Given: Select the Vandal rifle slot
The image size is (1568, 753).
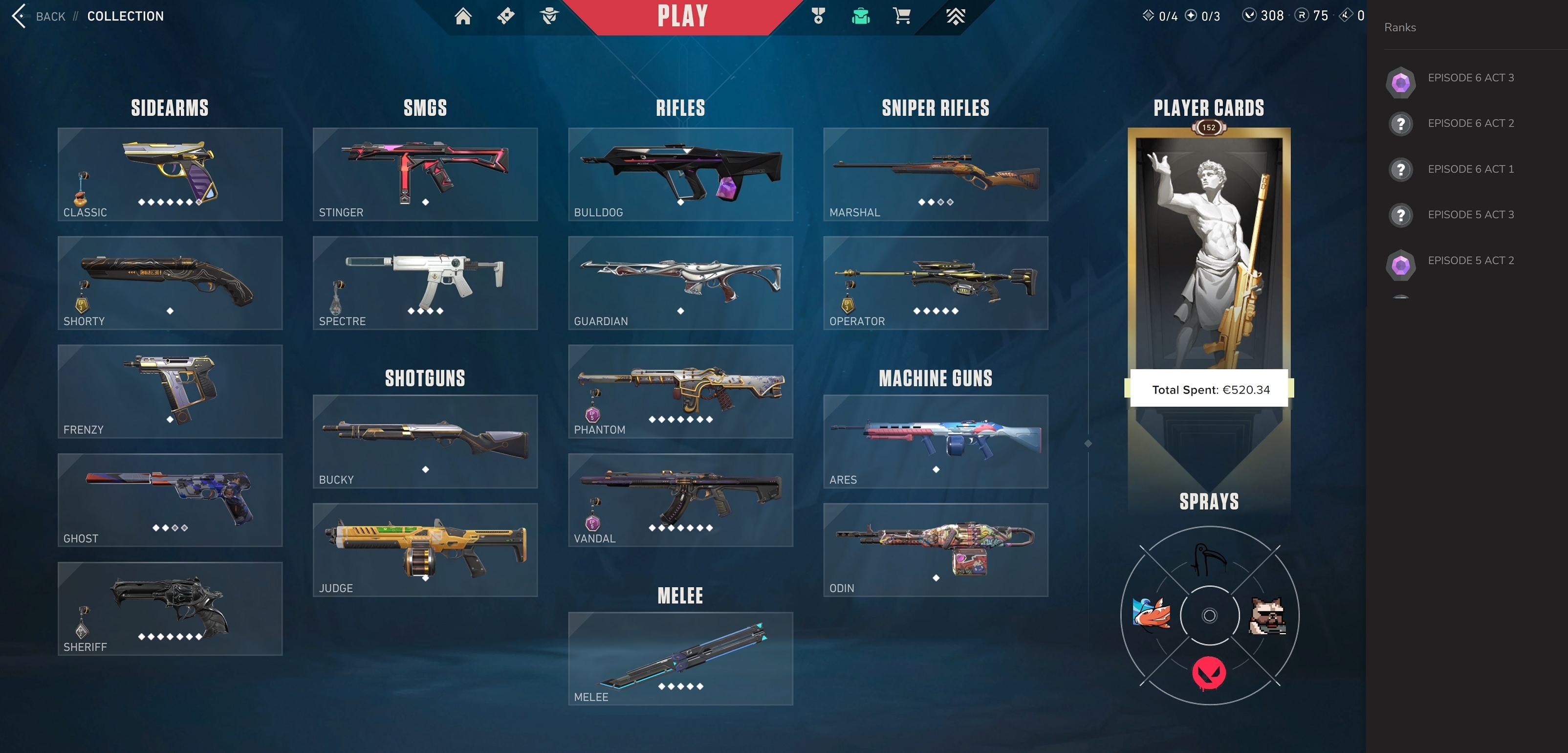Looking at the screenshot, I should click(x=680, y=500).
